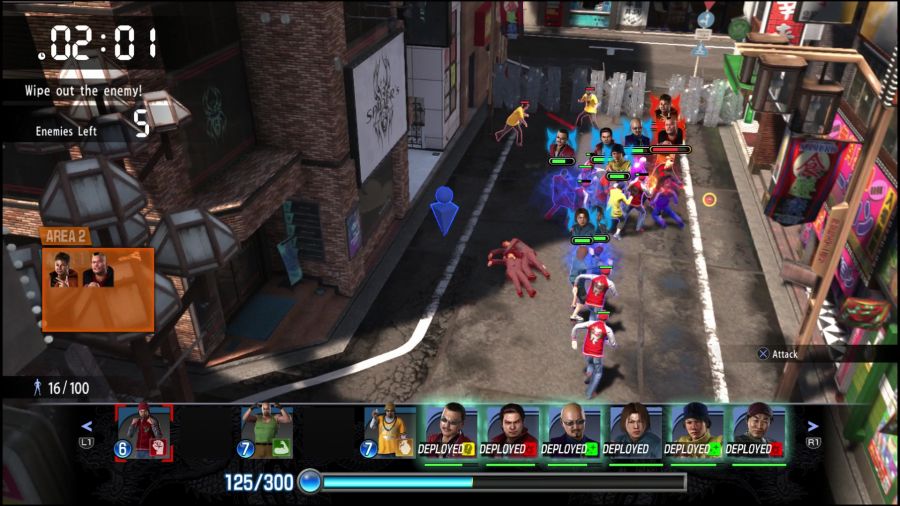The image size is (900, 506).
Task: Select the red-hooded fighter unit card
Action: click(x=144, y=432)
